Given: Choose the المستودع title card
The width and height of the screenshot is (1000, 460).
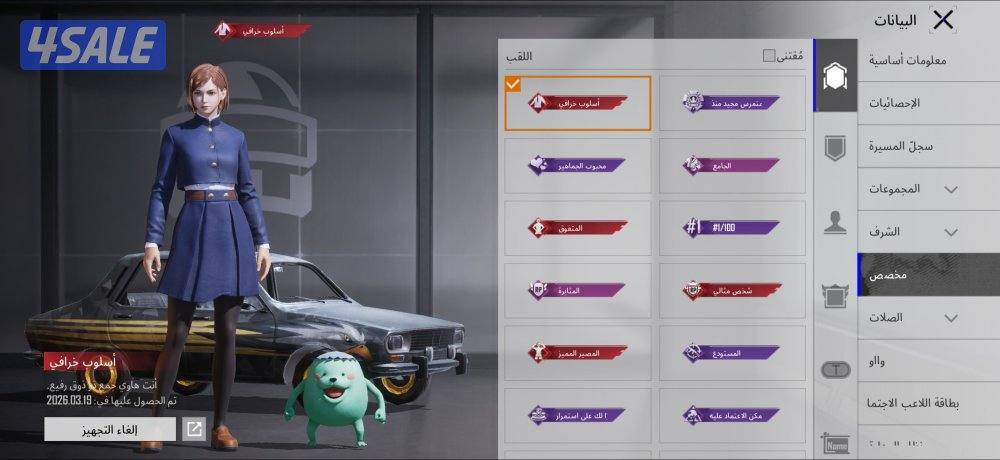Looking at the screenshot, I should [x=732, y=352].
